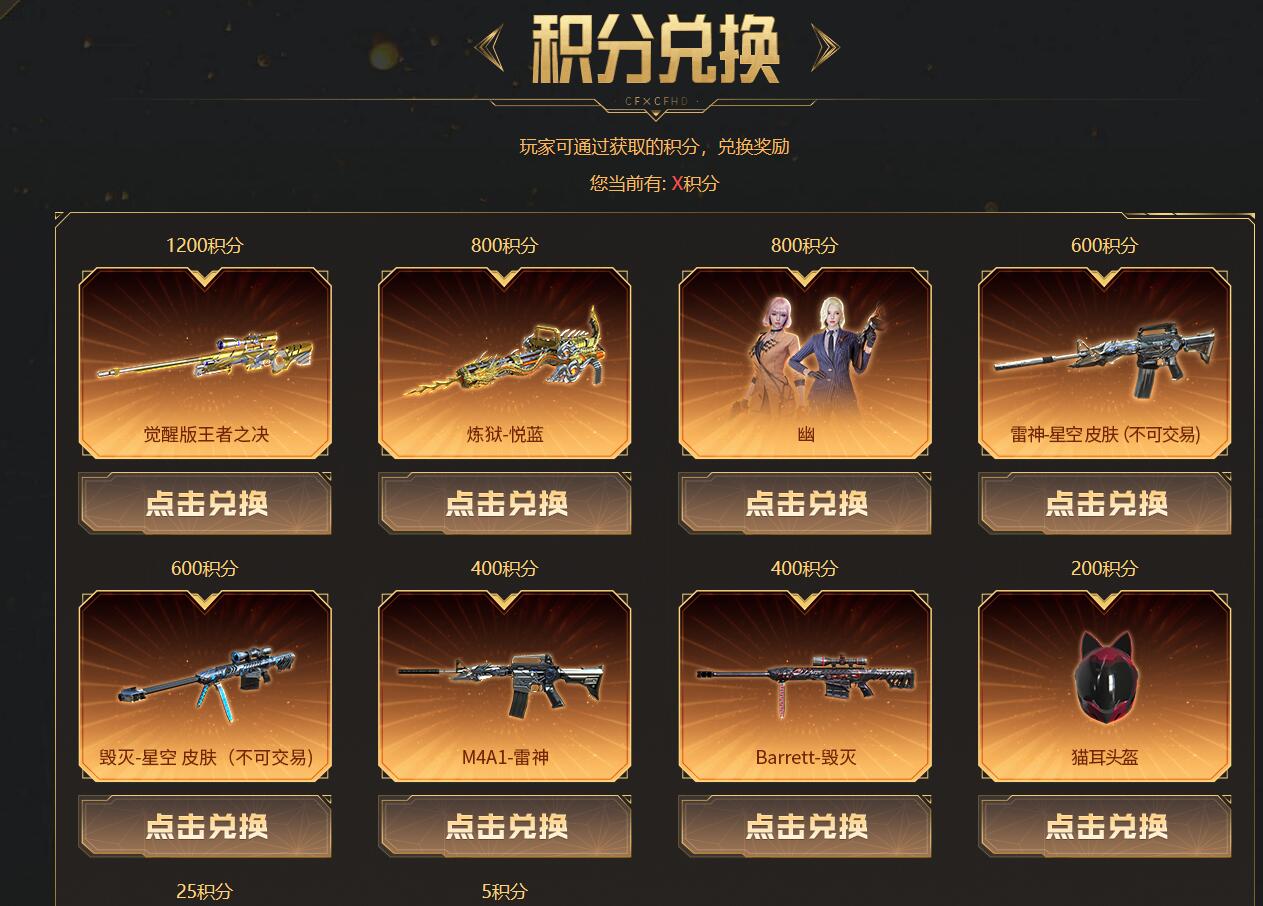Select the M4A1-雷神 rifle card
This screenshot has height=906, width=1263.
click(x=505, y=685)
